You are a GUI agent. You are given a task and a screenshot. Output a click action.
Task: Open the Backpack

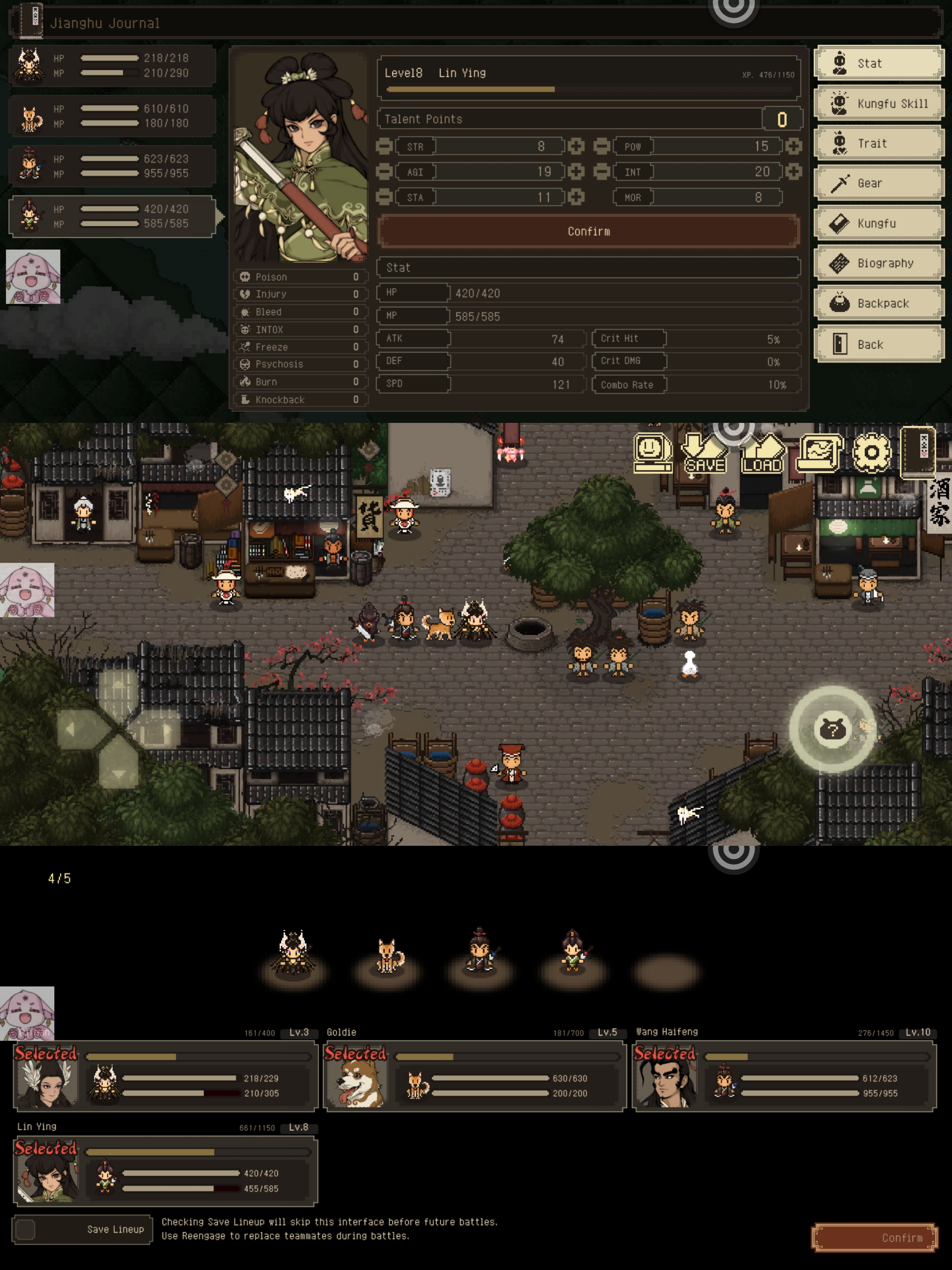pos(878,303)
